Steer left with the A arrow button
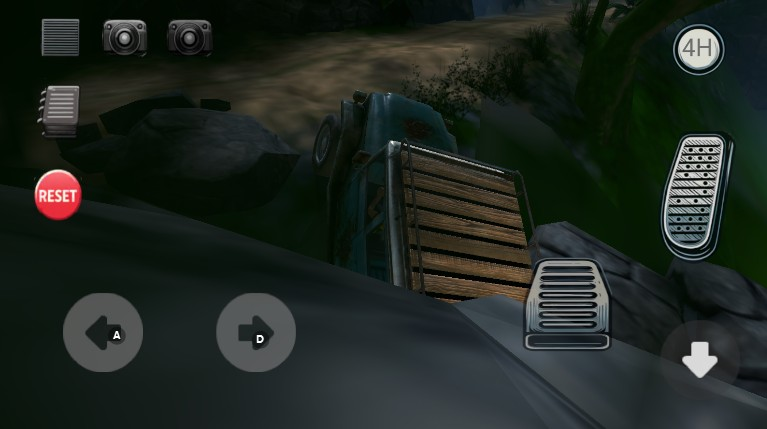Screen dimensions: 767x429 point(103,333)
